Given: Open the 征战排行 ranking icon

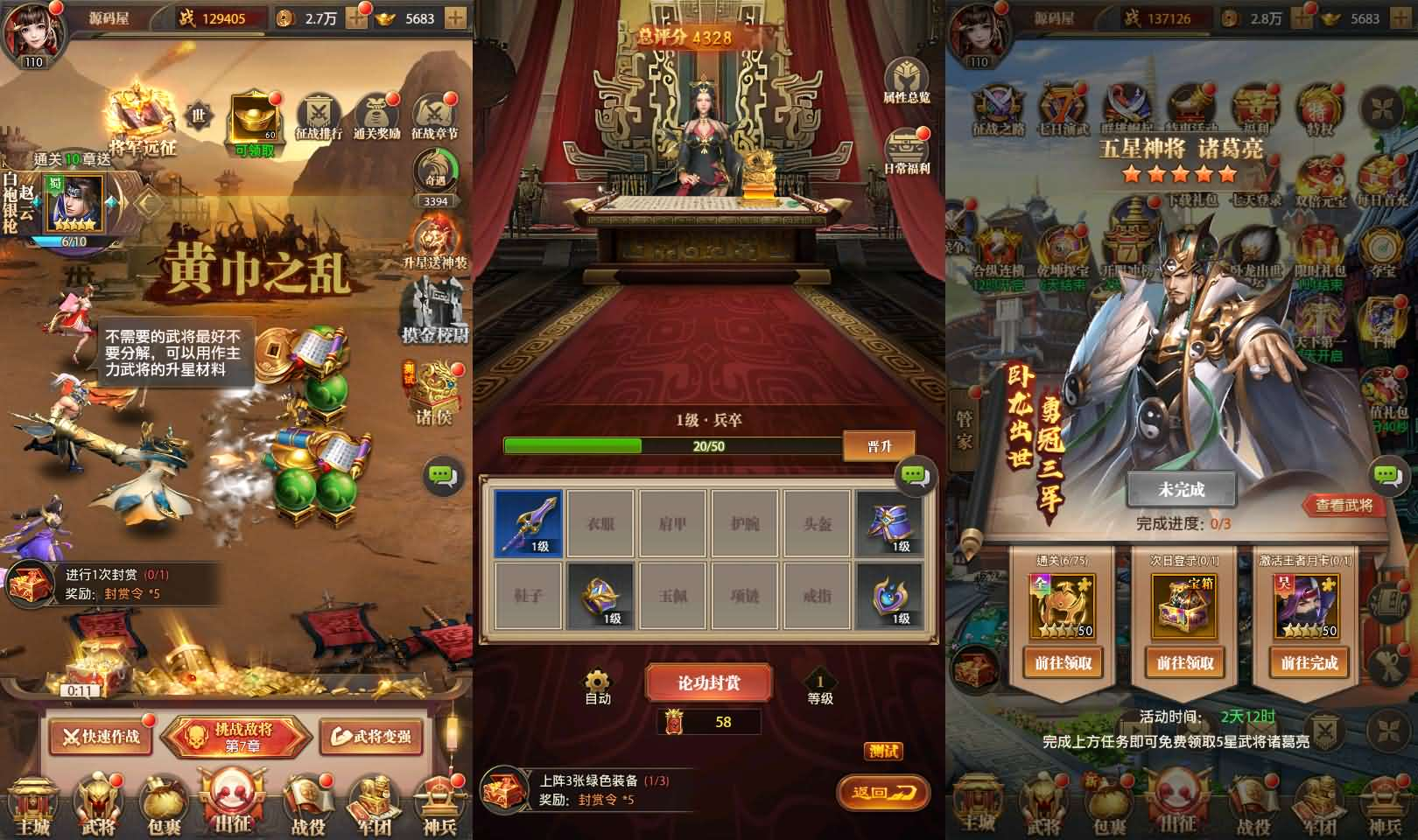Looking at the screenshot, I should (319, 112).
